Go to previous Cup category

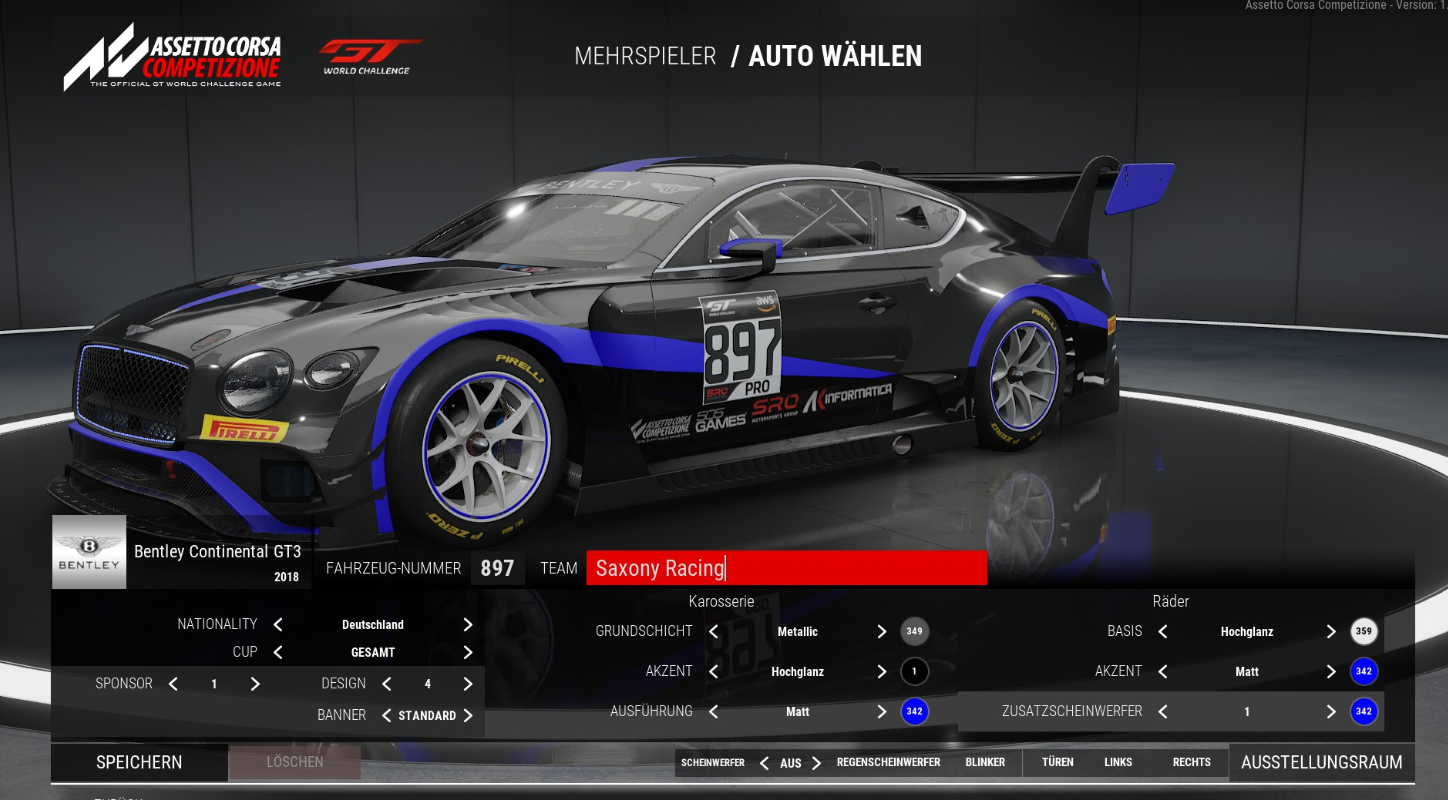click(x=278, y=652)
